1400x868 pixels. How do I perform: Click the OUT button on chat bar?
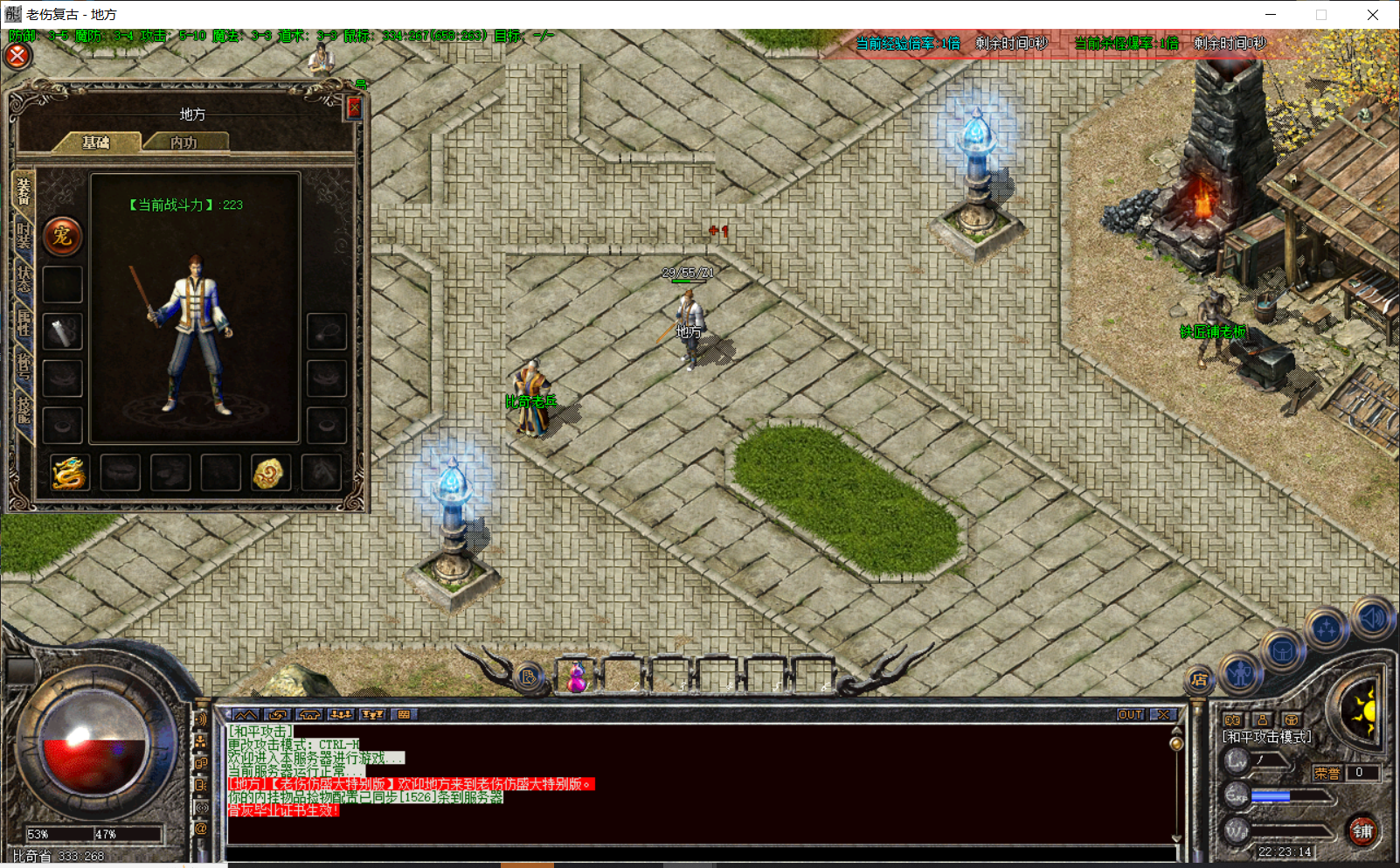pos(1130,714)
